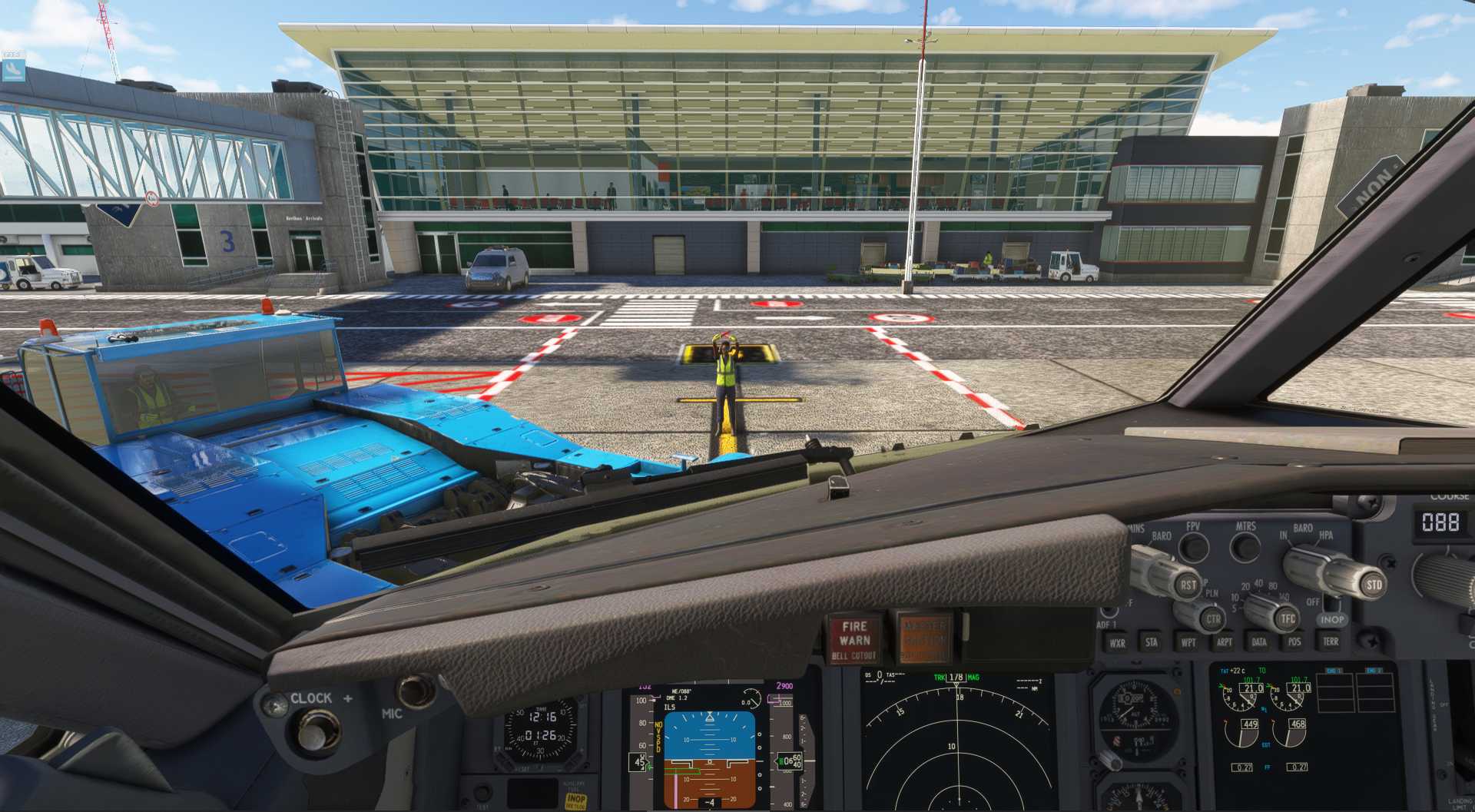The height and width of the screenshot is (812, 1475).
Task: Toggle the WPT waypoints map button
Action: pyautogui.click(x=1188, y=642)
